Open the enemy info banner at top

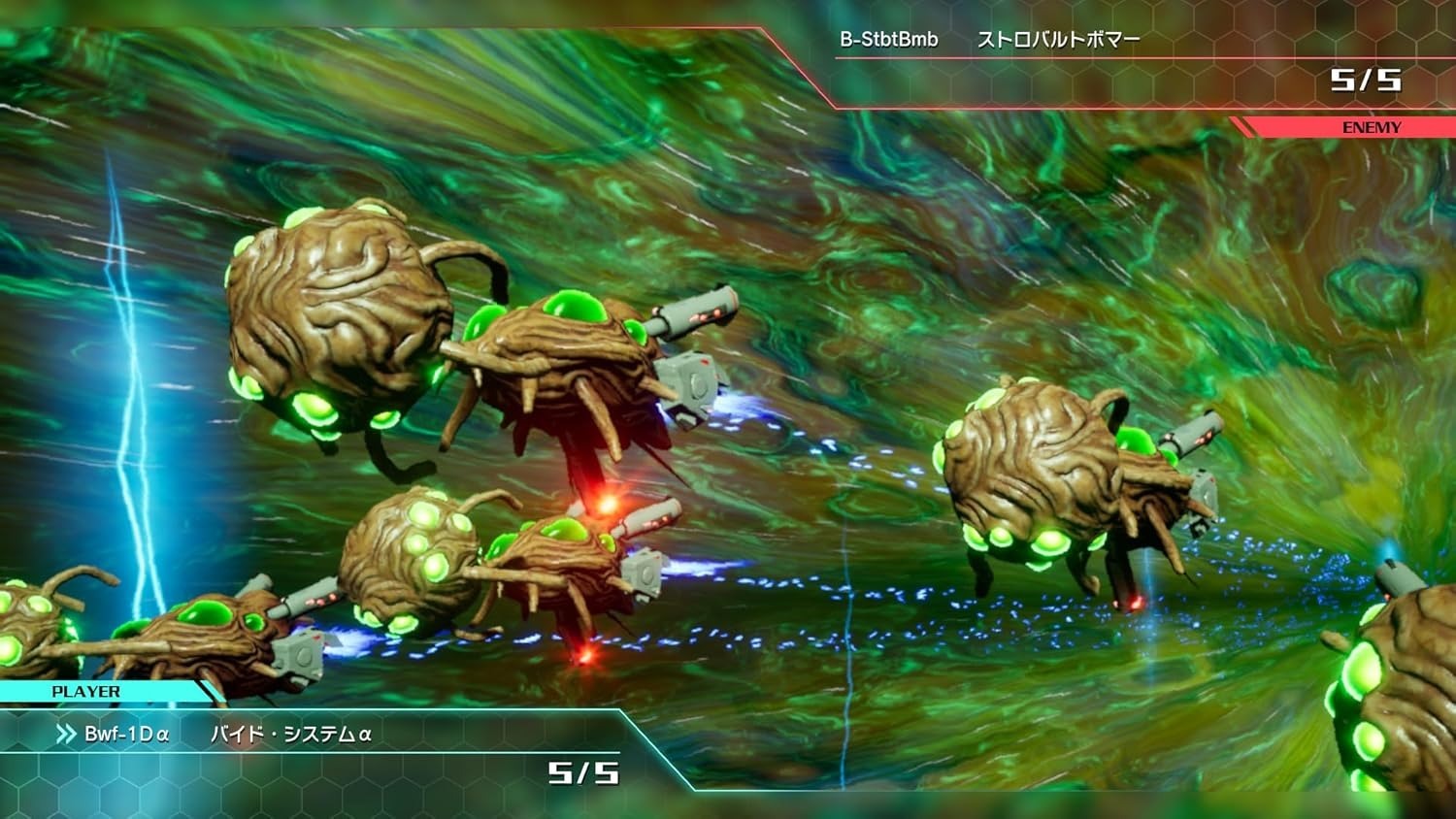1116,68
